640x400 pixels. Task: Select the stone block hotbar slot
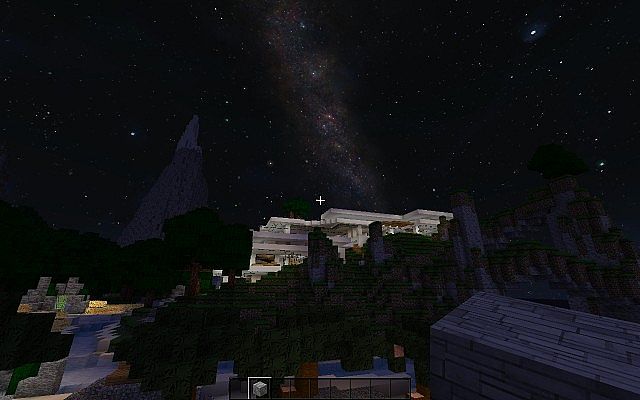tap(259, 387)
